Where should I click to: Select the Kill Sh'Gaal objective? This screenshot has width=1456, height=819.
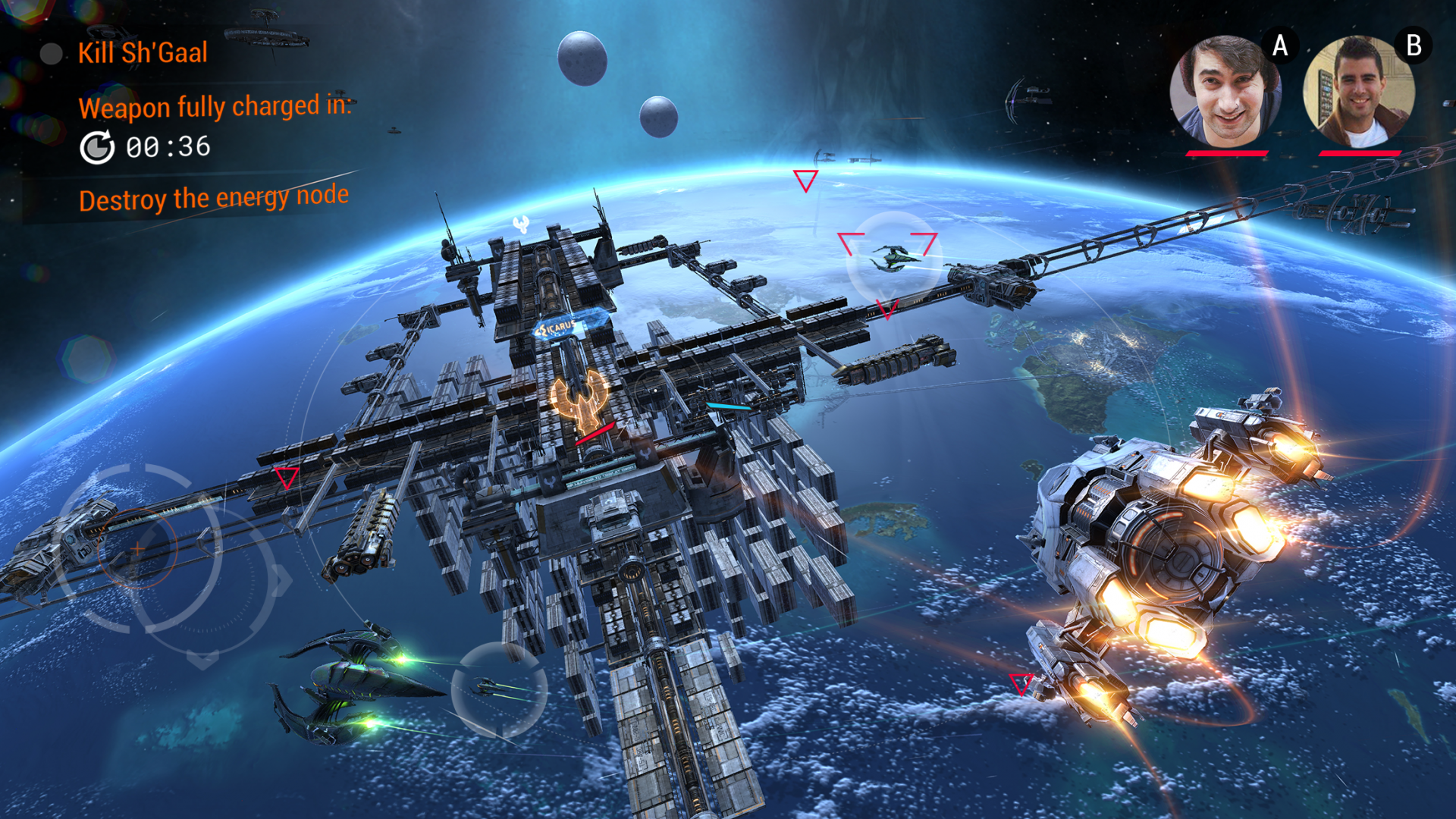[142, 53]
